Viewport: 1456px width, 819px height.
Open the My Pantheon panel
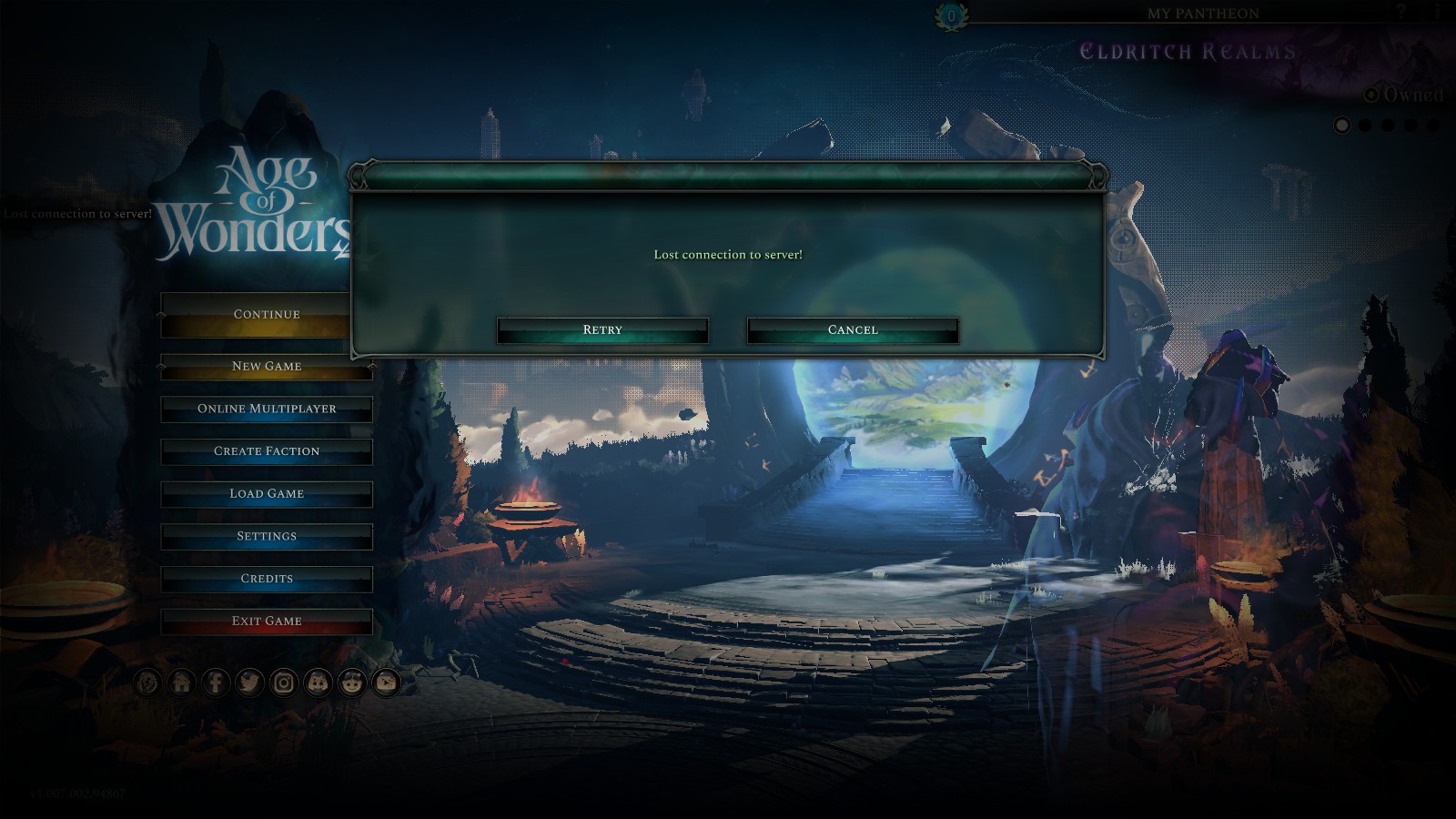1205,14
